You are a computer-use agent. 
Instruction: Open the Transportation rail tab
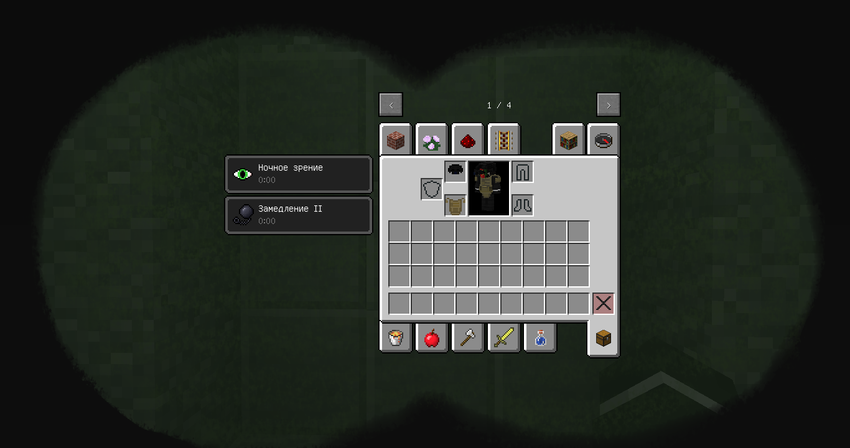503,140
